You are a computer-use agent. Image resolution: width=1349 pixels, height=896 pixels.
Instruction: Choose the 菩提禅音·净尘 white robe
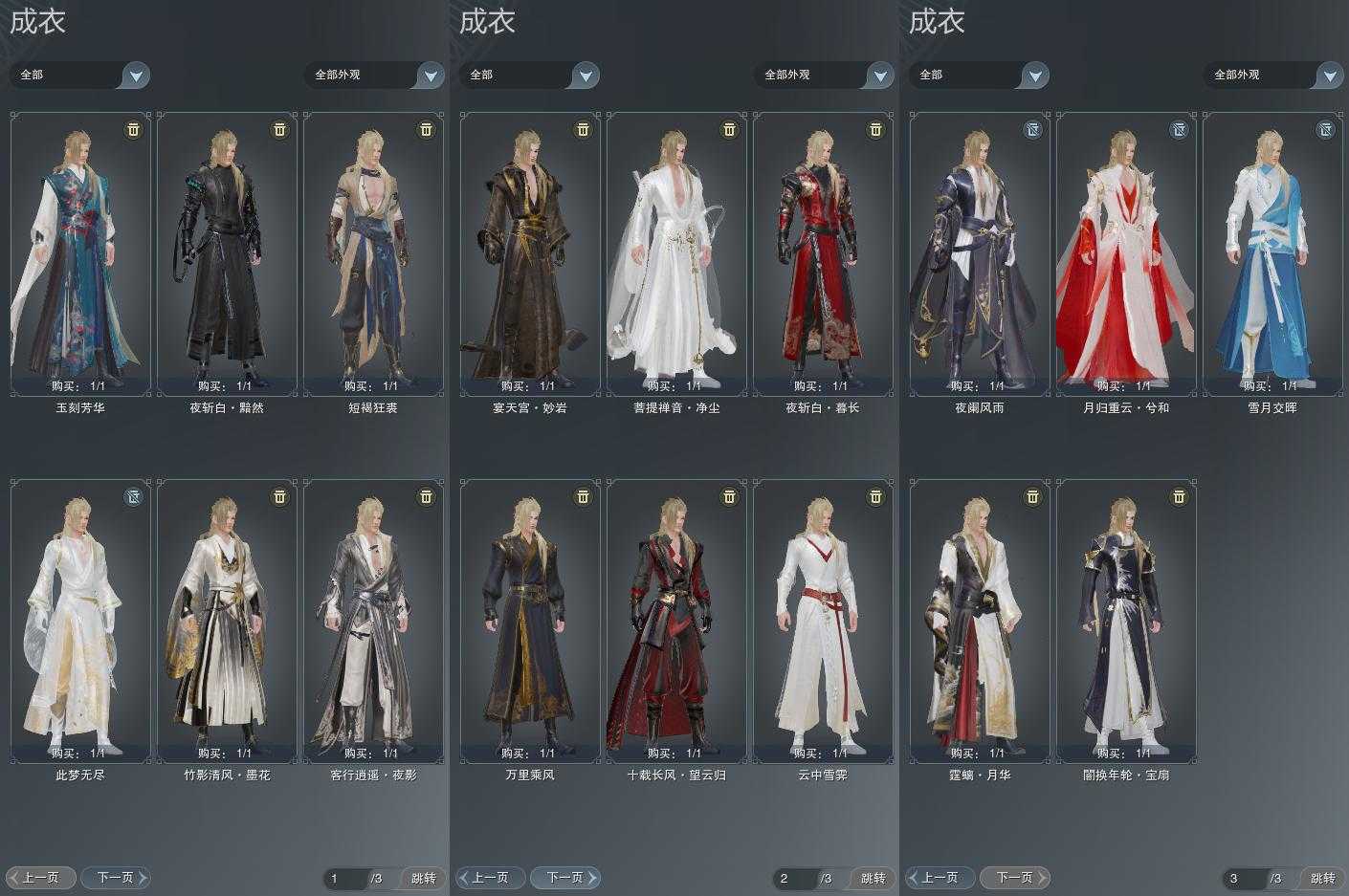676,253
